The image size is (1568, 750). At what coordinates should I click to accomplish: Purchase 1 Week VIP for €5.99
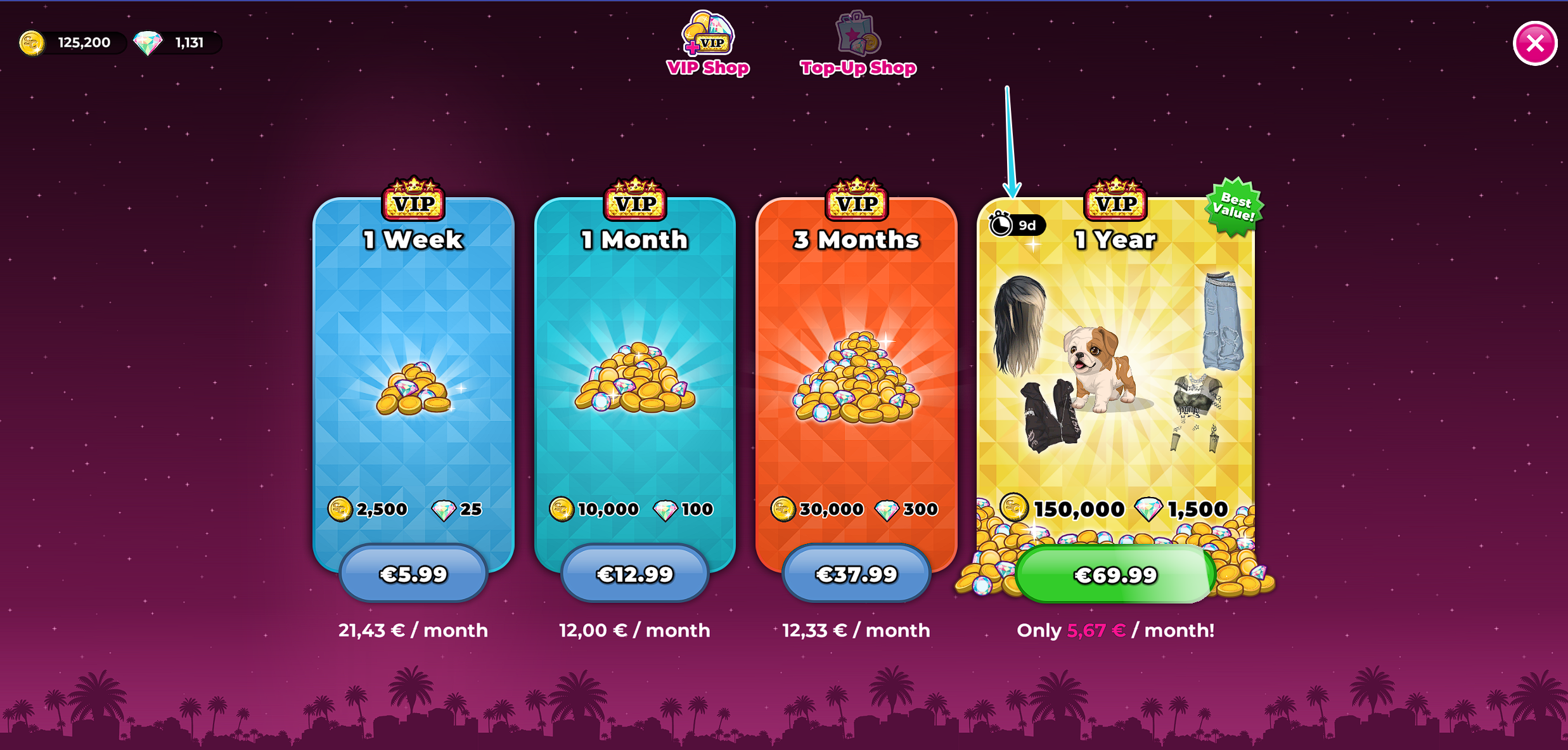click(x=413, y=573)
